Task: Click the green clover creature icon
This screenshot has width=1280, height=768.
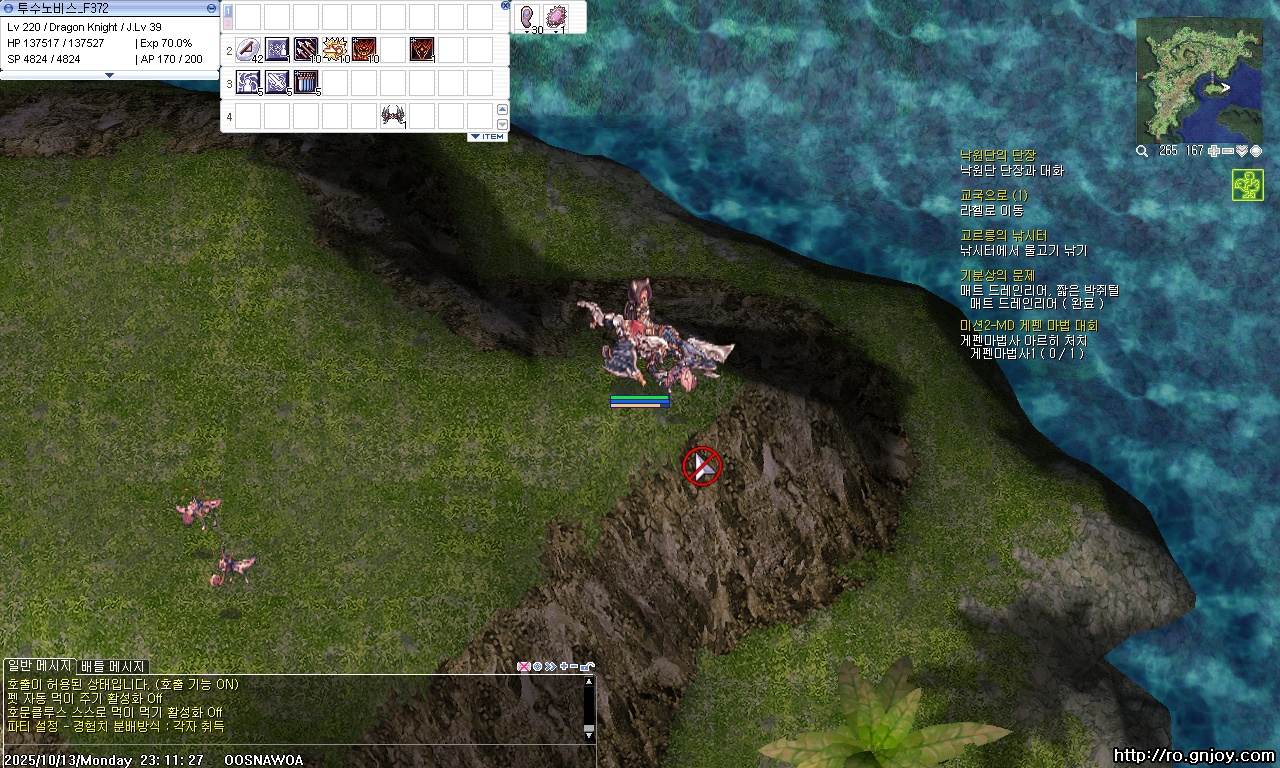Action: (1247, 186)
